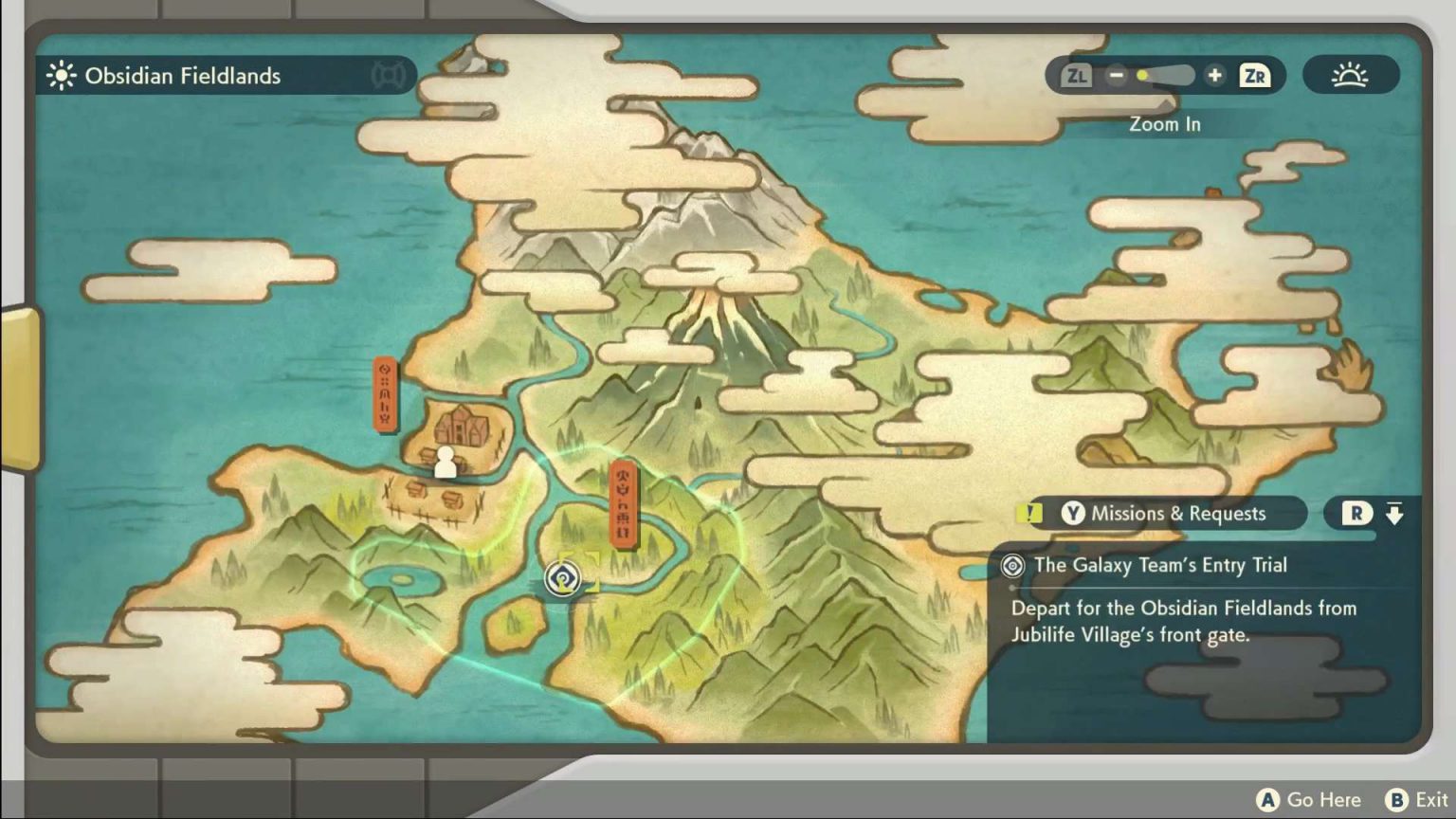Open the weather forecast sunrise icon top right
Screen dimensions: 1456x819
click(x=1352, y=76)
